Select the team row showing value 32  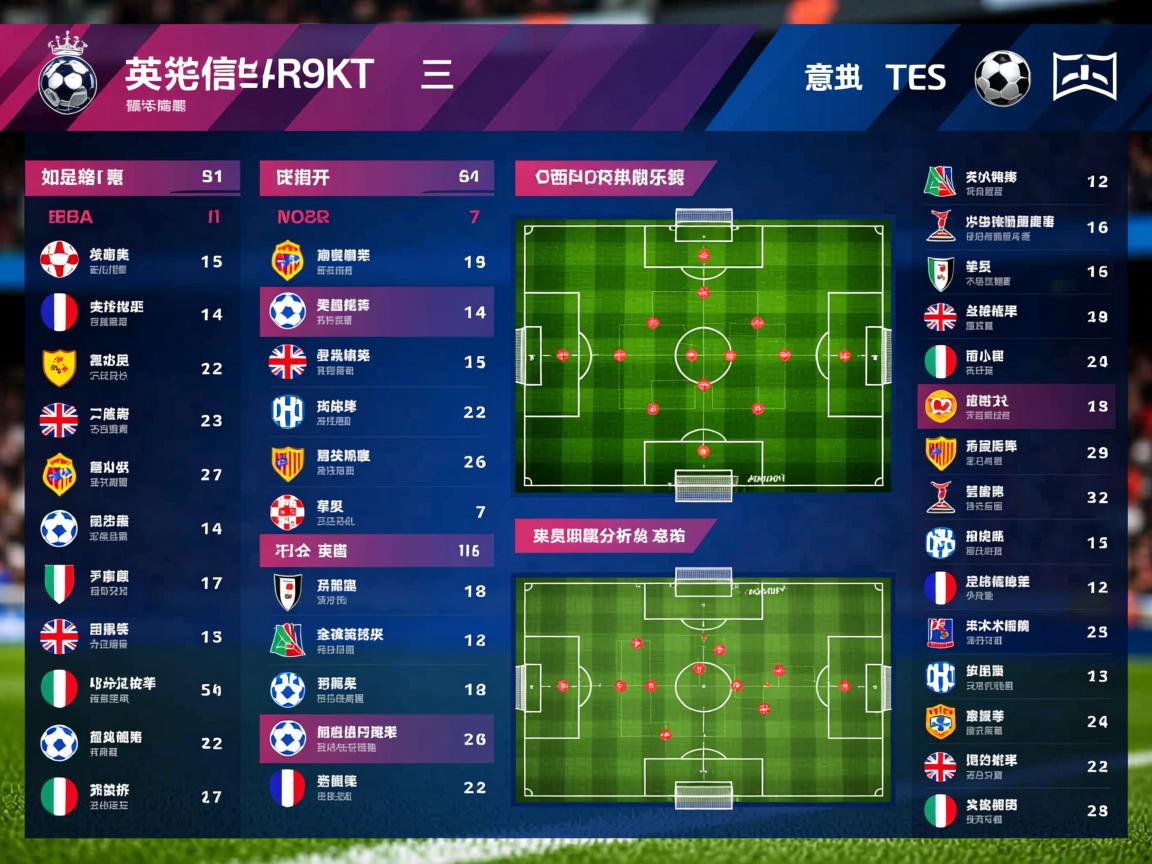pyautogui.click(x=1016, y=497)
